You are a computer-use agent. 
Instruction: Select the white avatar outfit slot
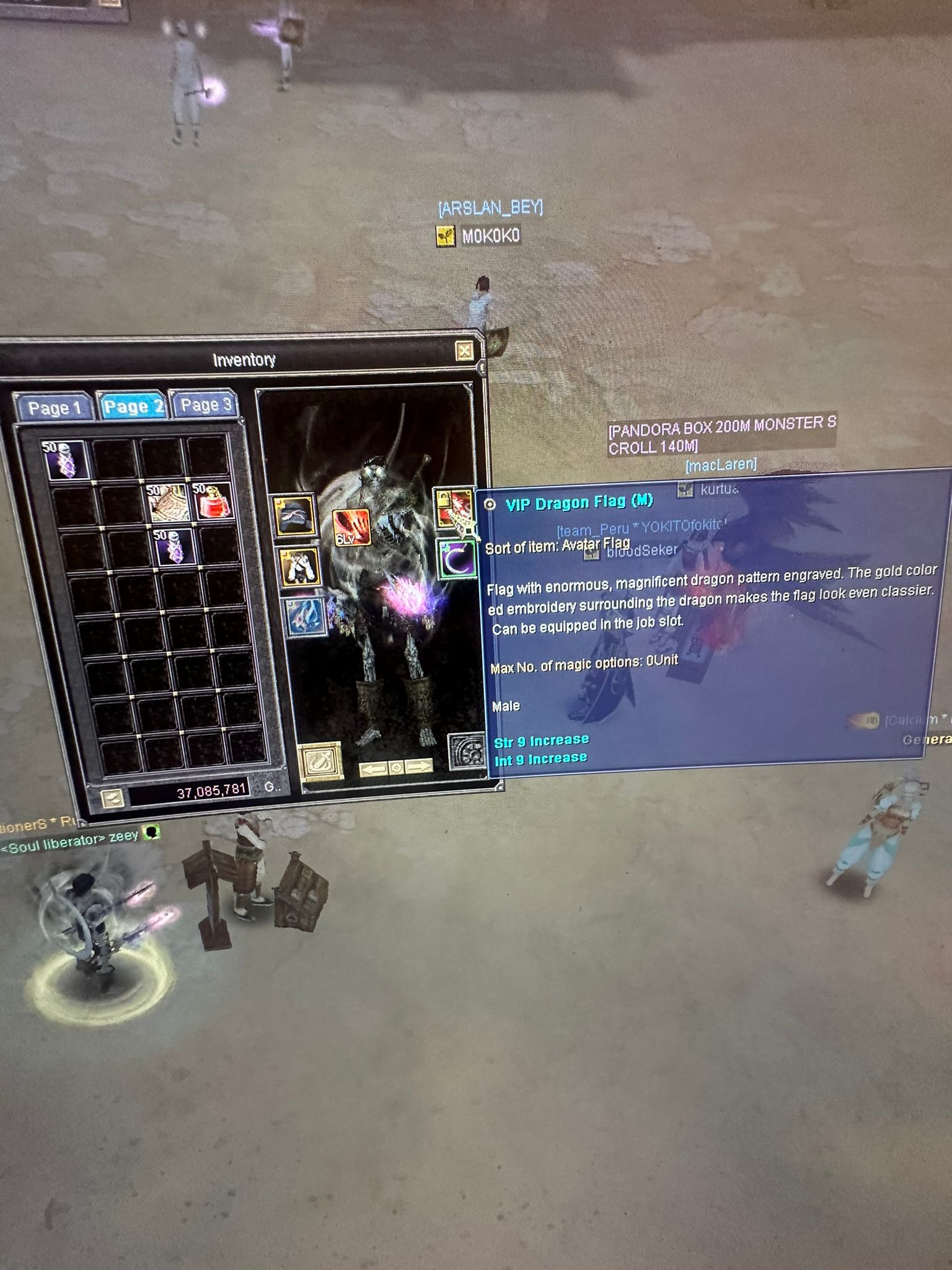click(300, 567)
